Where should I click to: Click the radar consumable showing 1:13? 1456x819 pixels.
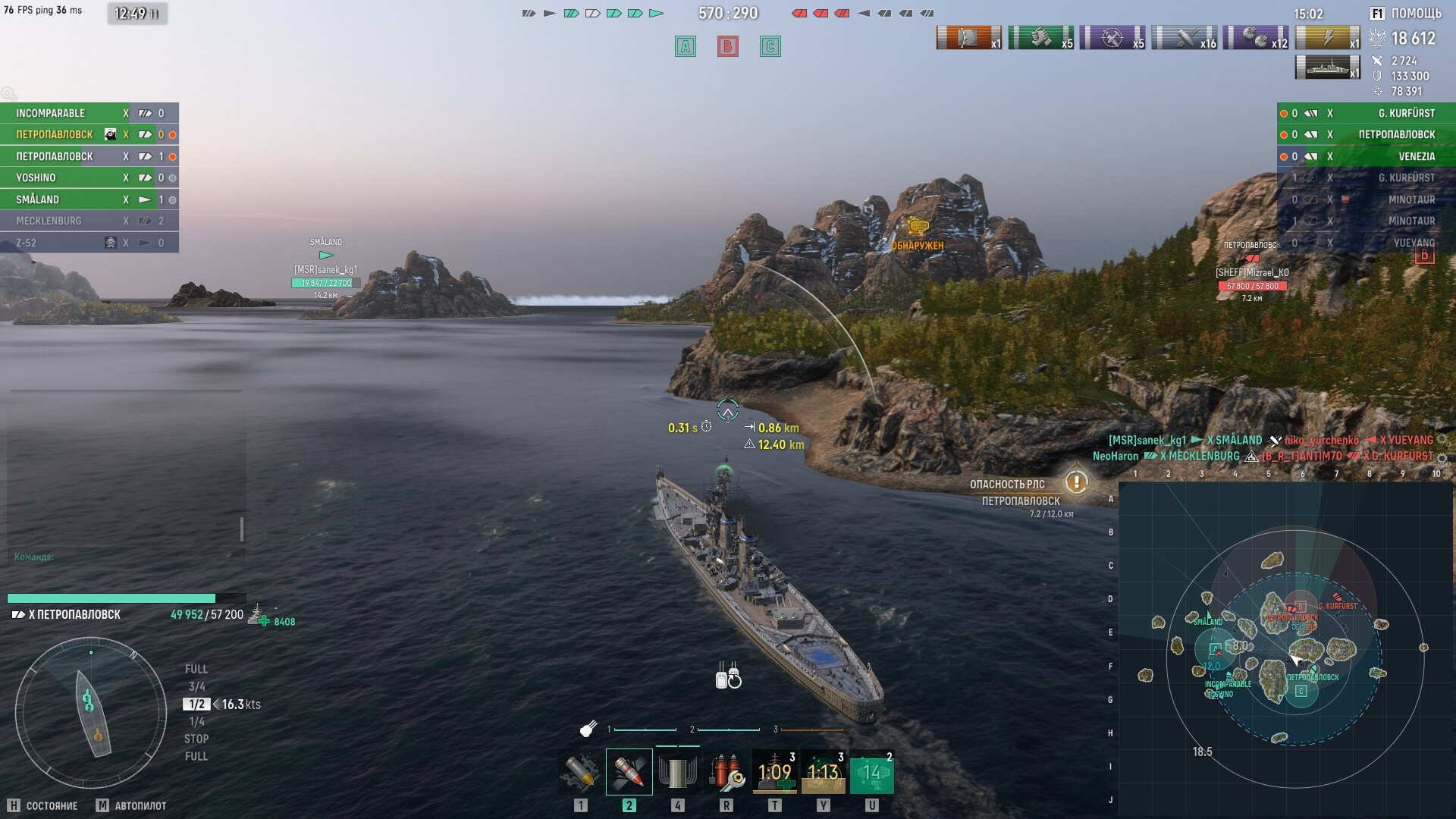823,772
